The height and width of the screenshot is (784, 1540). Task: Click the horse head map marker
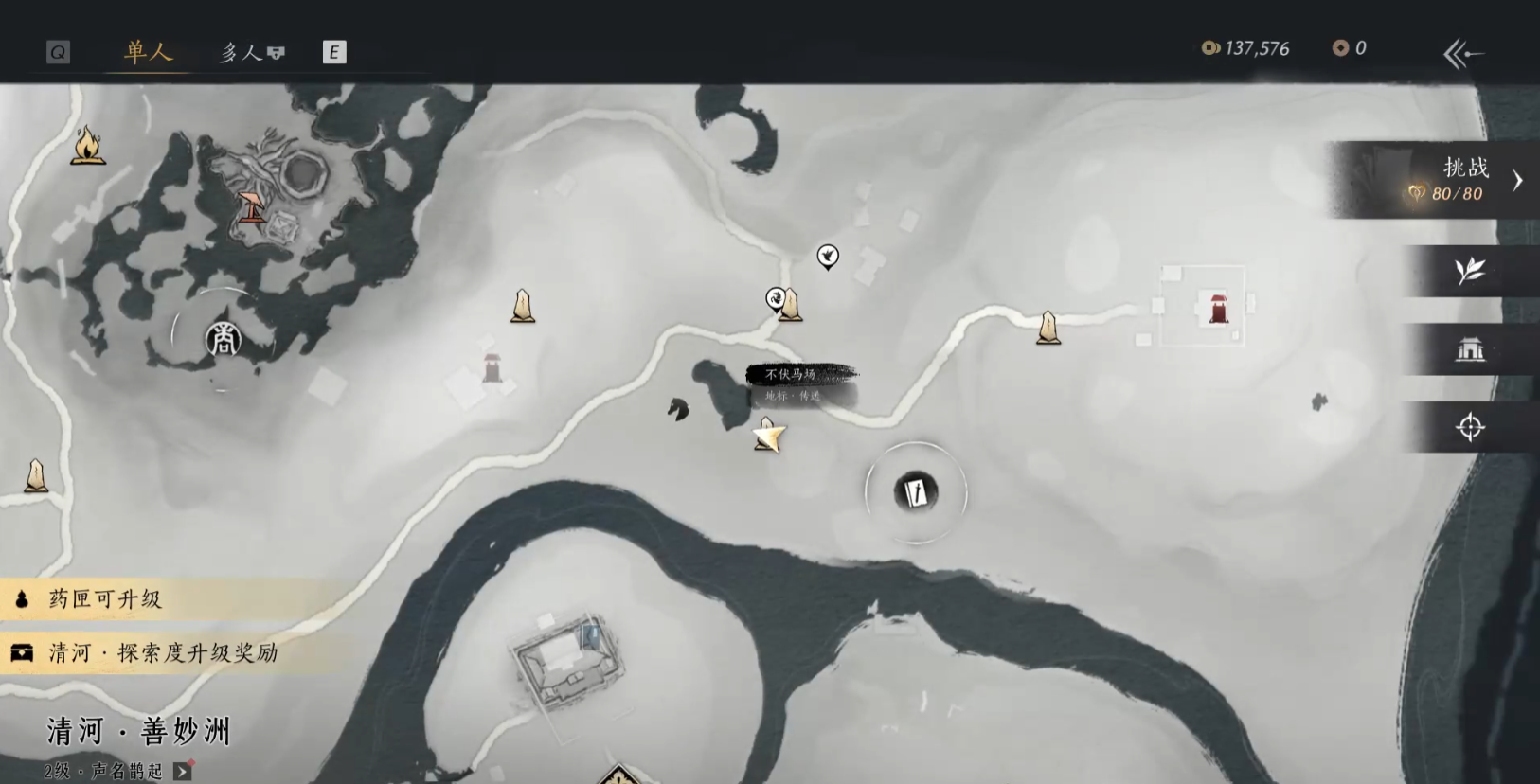pos(678,409)
